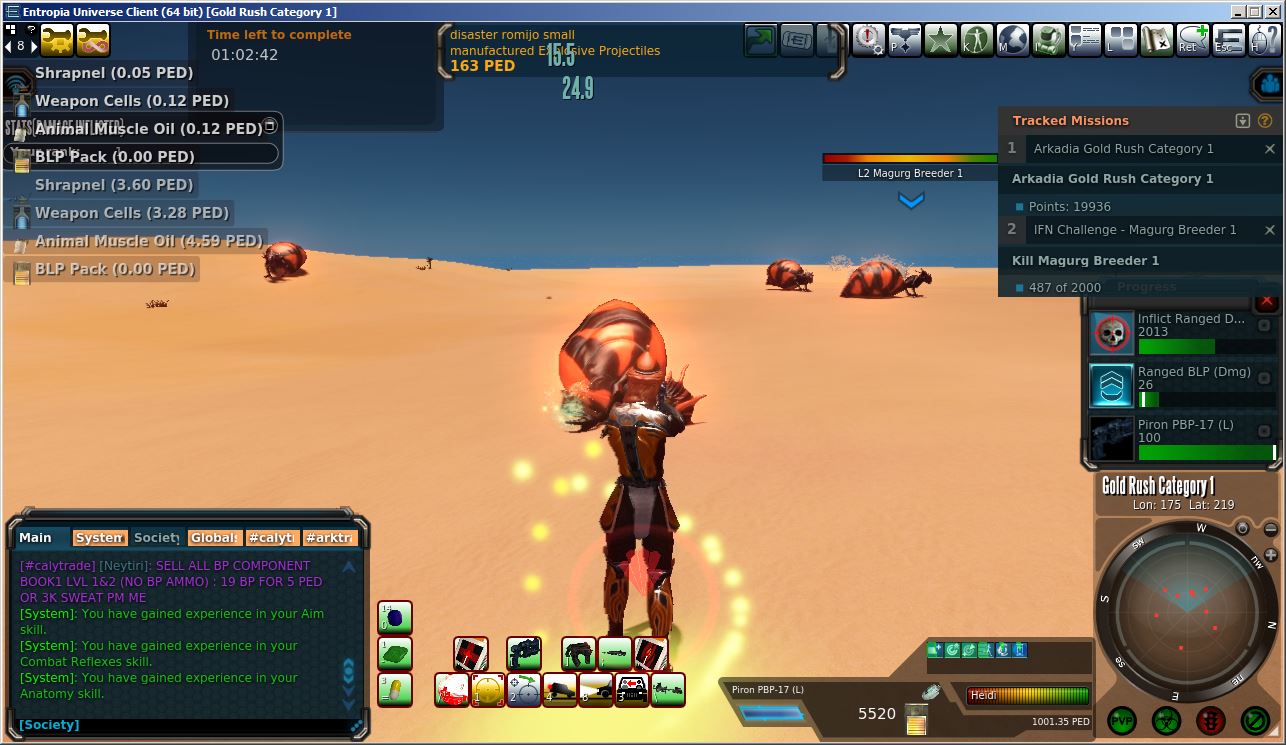This screenshot has width=1286, height=745.
Task: Select the blue orb quick slot
Action: click(395, 617)
